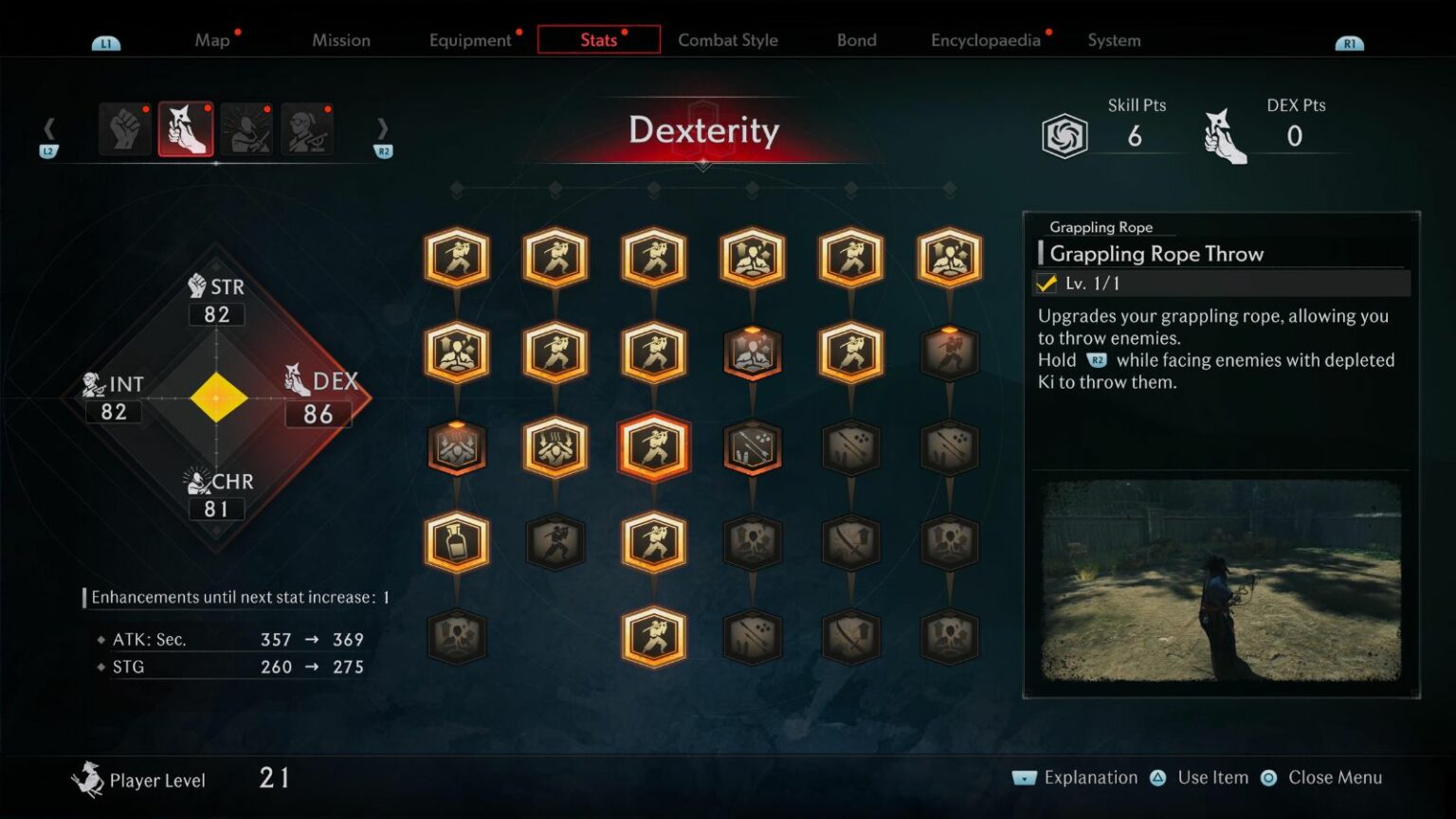
Task: Open the rightmost skill tree character icon
Action: pos(306,129)
